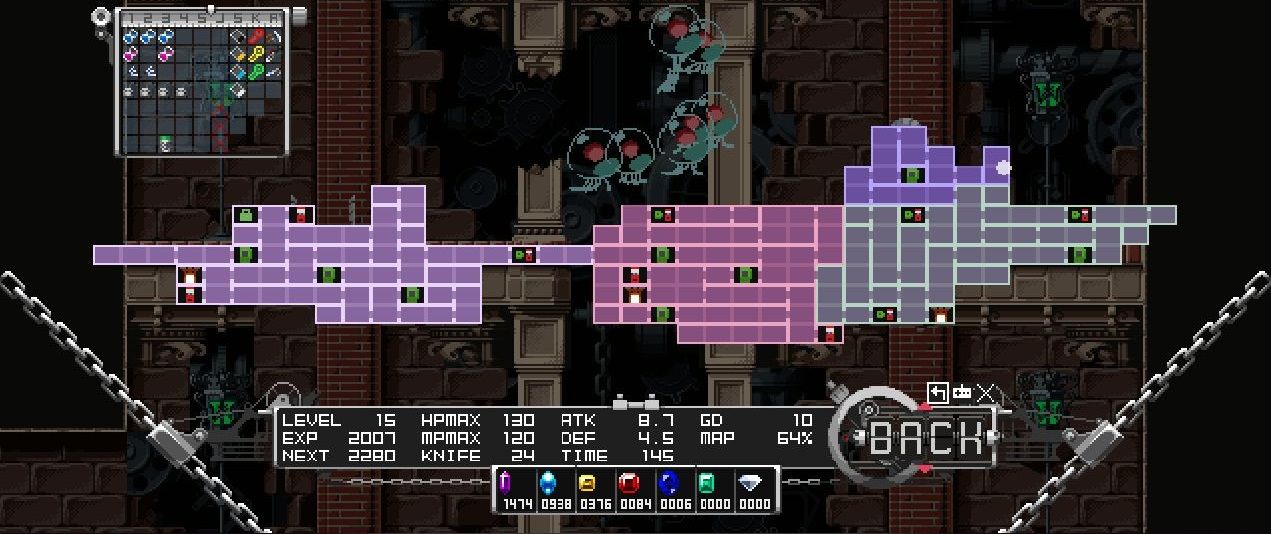Click the red marker below the pink area's corner
Viewport: 1271px width, 534px height.
(x=829, y=334)
